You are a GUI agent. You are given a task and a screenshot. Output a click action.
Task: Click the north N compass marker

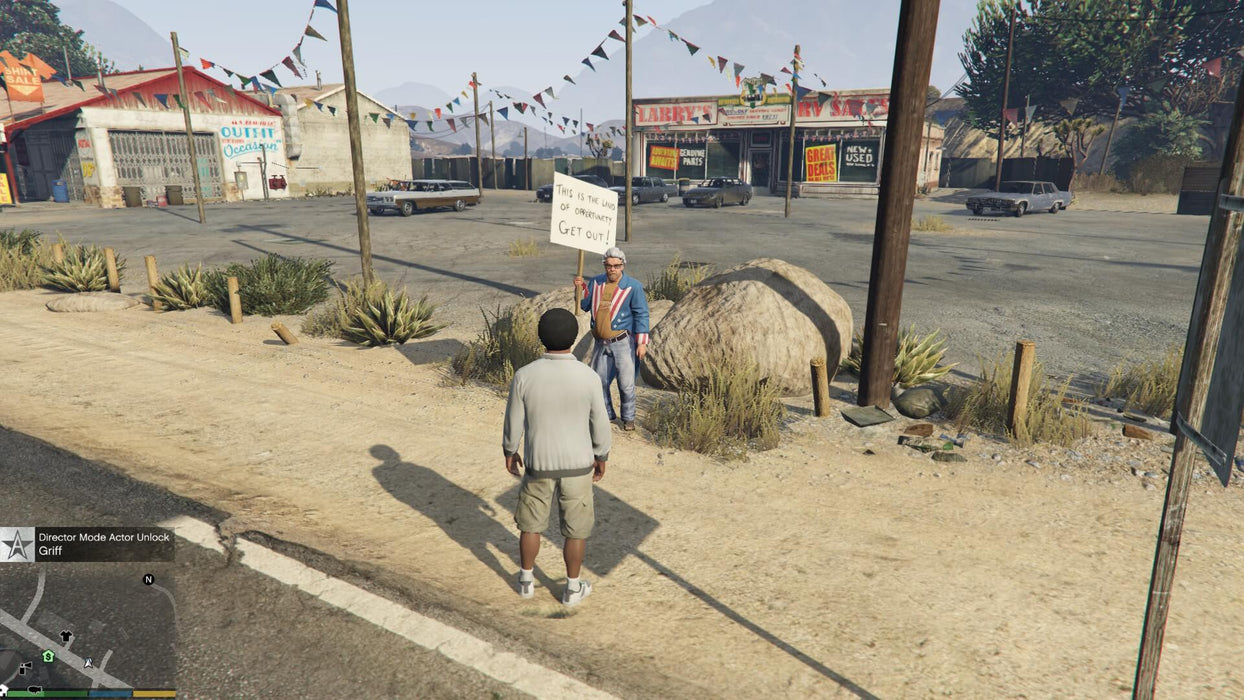tap(148, 579)
